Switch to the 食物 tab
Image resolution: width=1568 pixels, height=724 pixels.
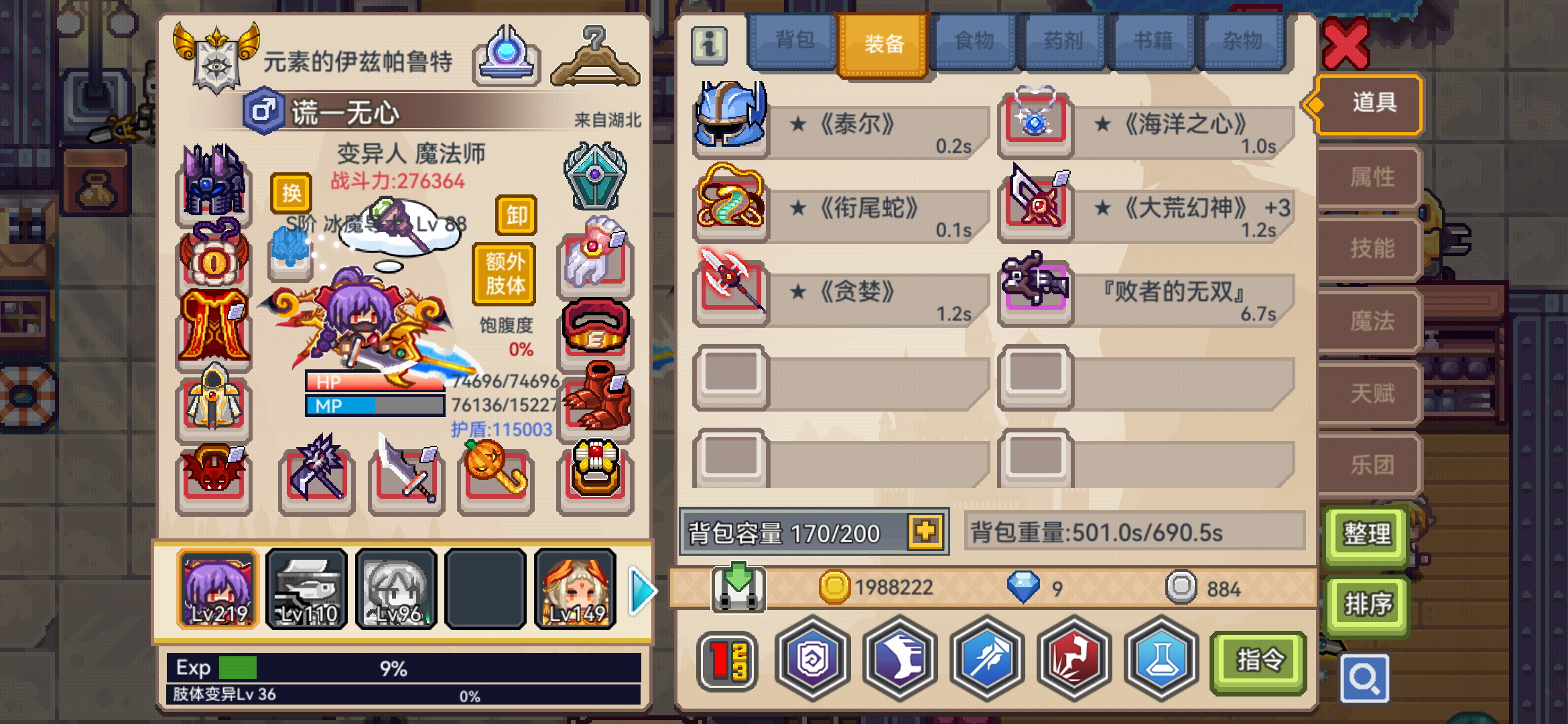click(x=973, y=40)
